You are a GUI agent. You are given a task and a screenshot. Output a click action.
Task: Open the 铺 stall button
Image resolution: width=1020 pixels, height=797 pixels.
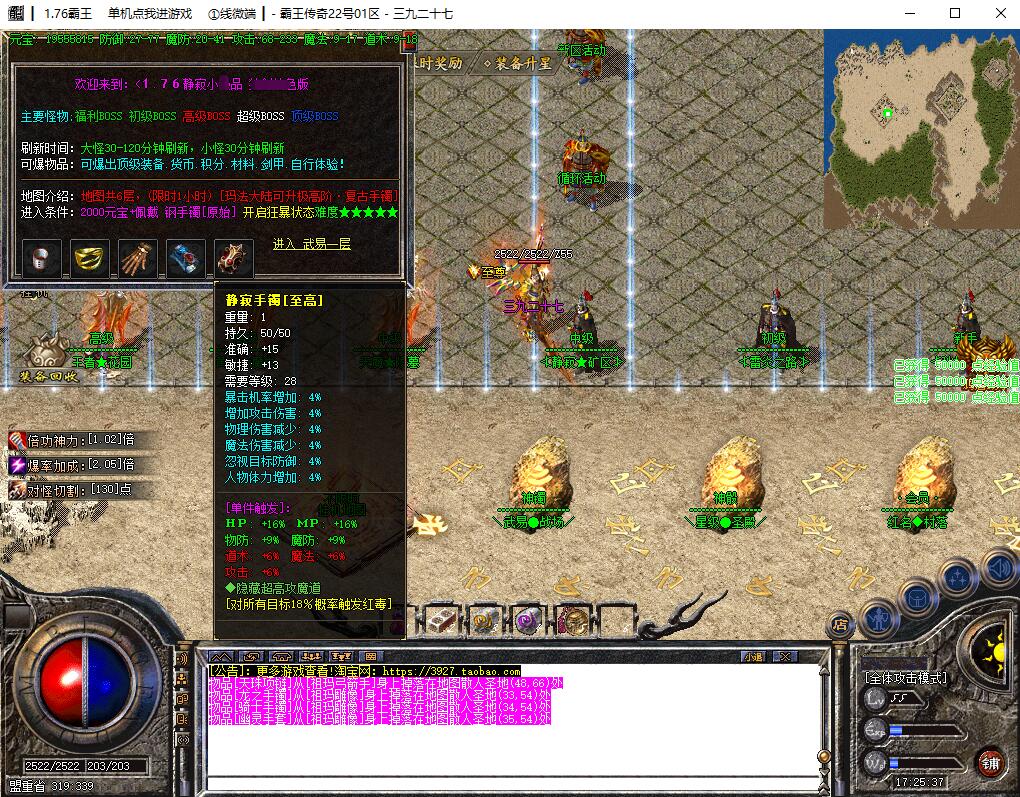(990, 761)
